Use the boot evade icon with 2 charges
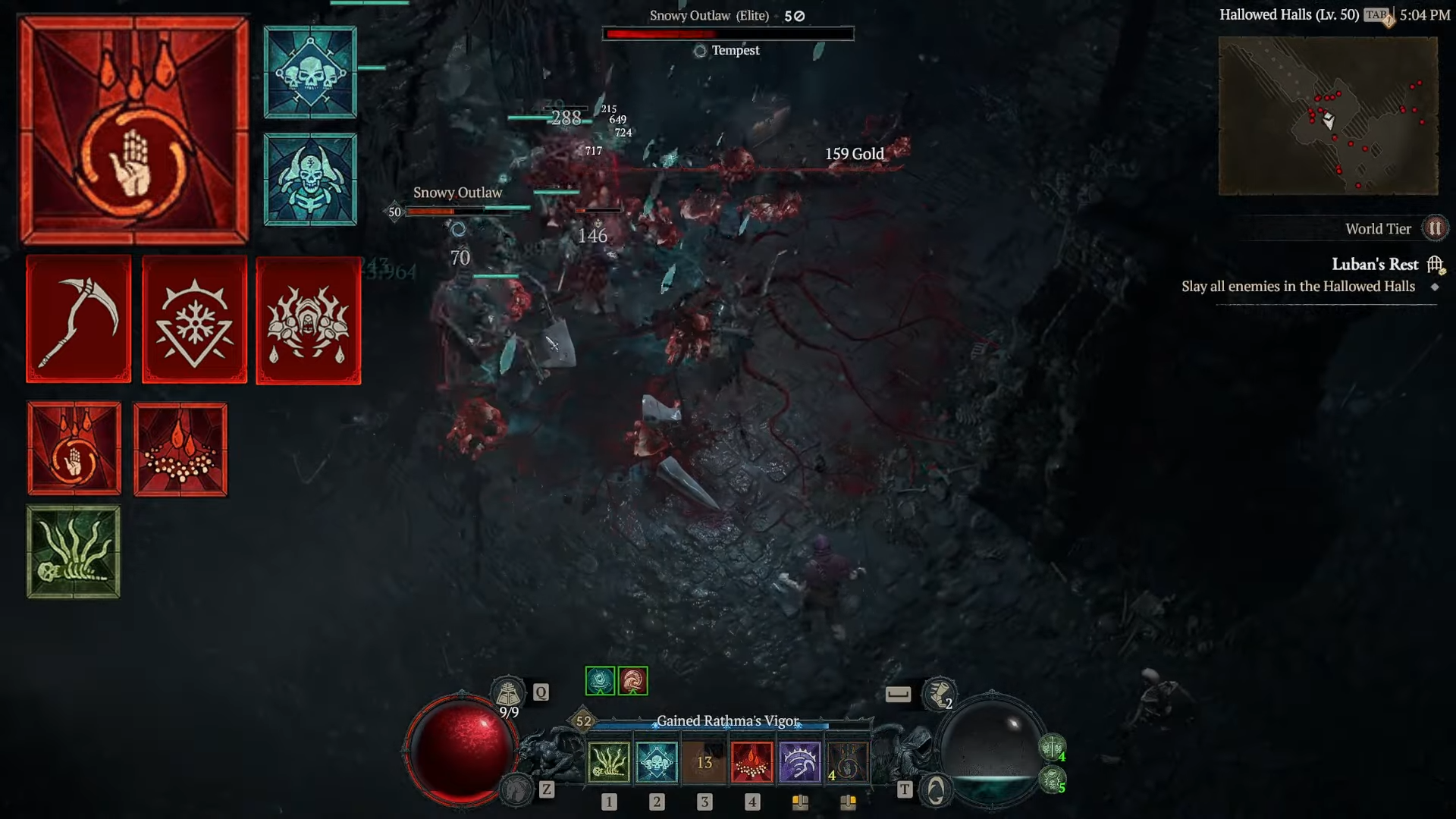The width and height of the screenshot is (1456, 819). (939, 694)
